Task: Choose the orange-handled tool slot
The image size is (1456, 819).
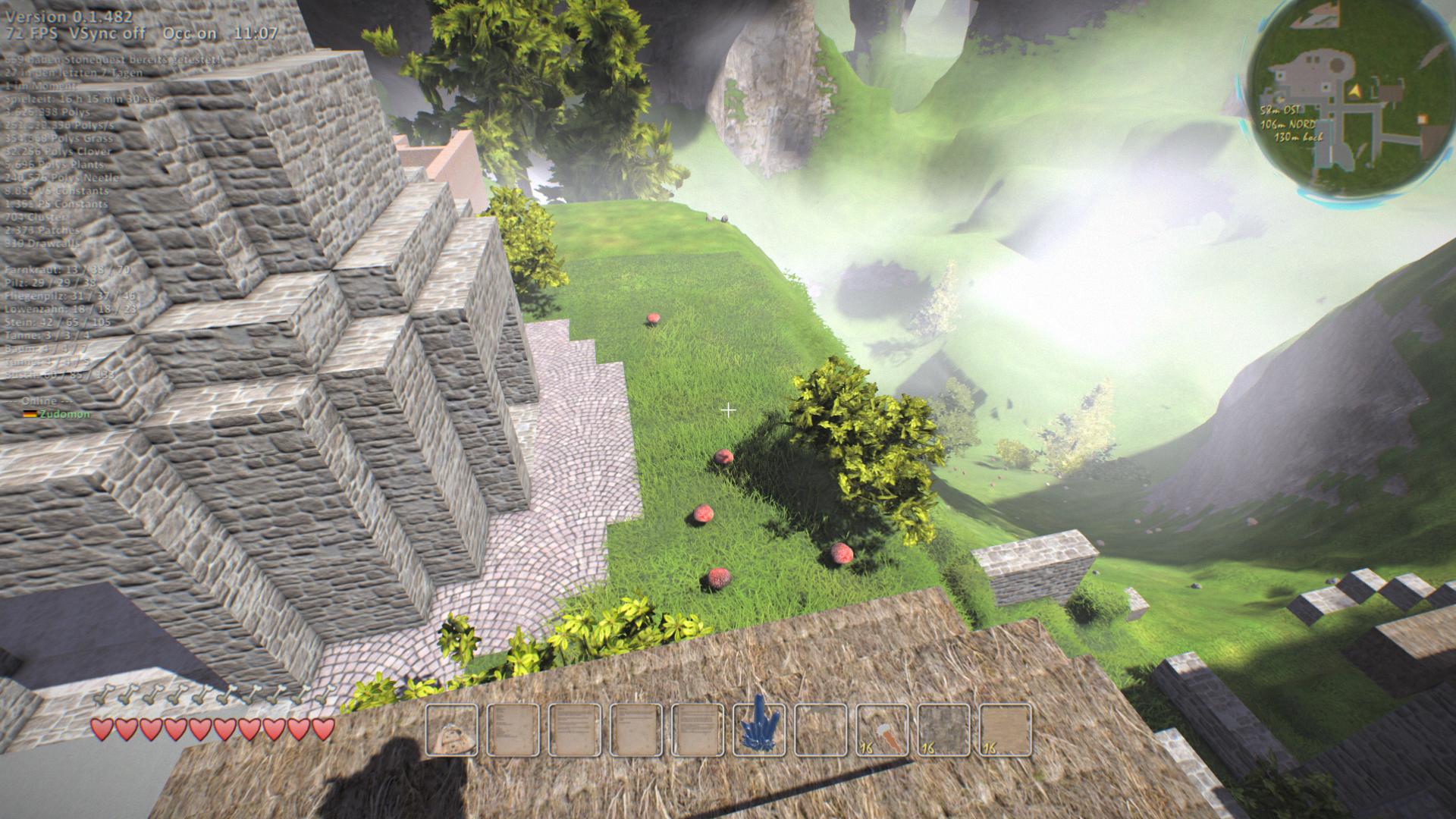Action: [882, 730]
